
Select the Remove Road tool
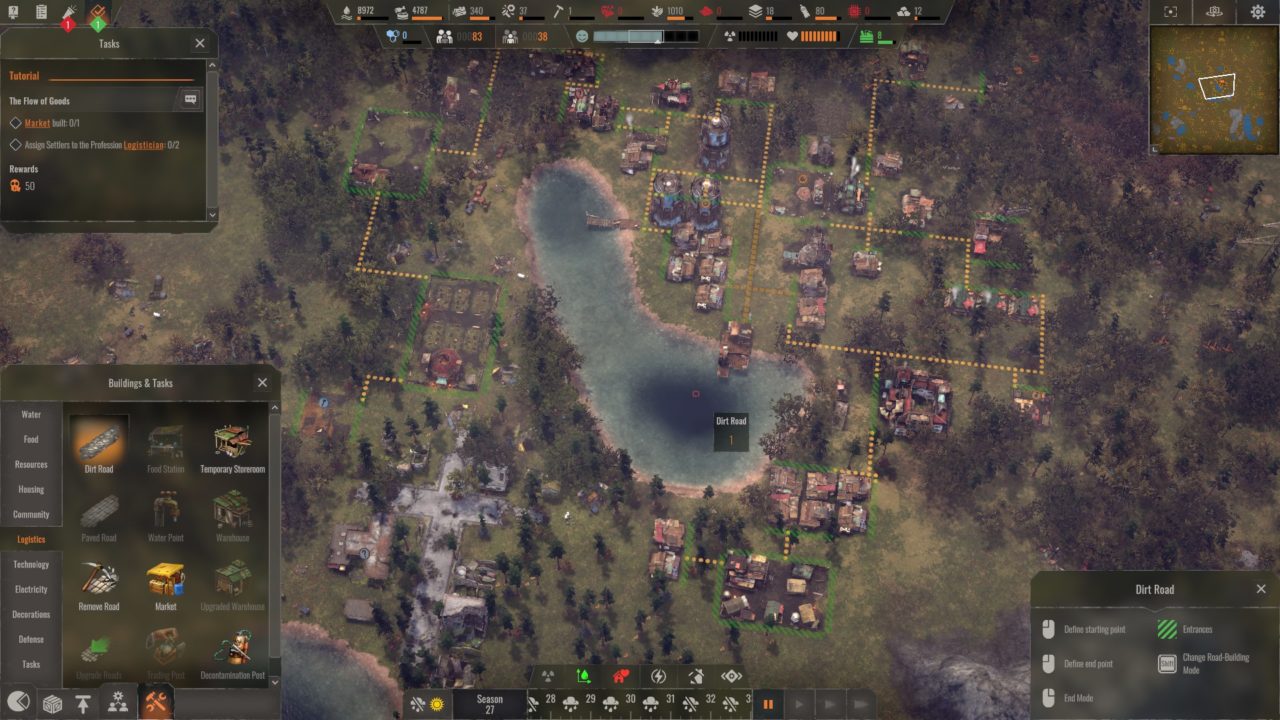[99, 584]
